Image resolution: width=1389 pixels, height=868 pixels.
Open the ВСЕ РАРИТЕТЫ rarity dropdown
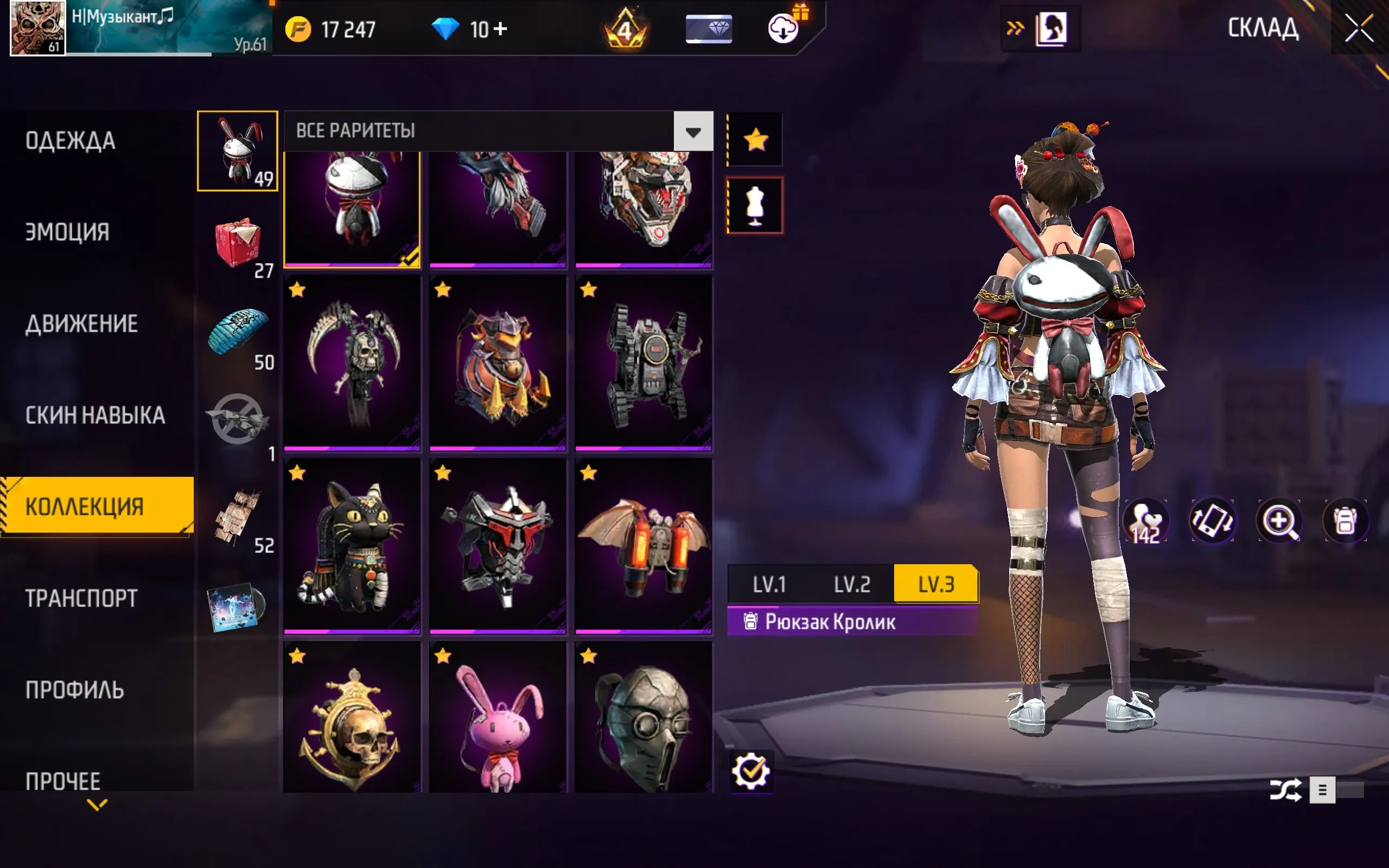tap(494, 131)
